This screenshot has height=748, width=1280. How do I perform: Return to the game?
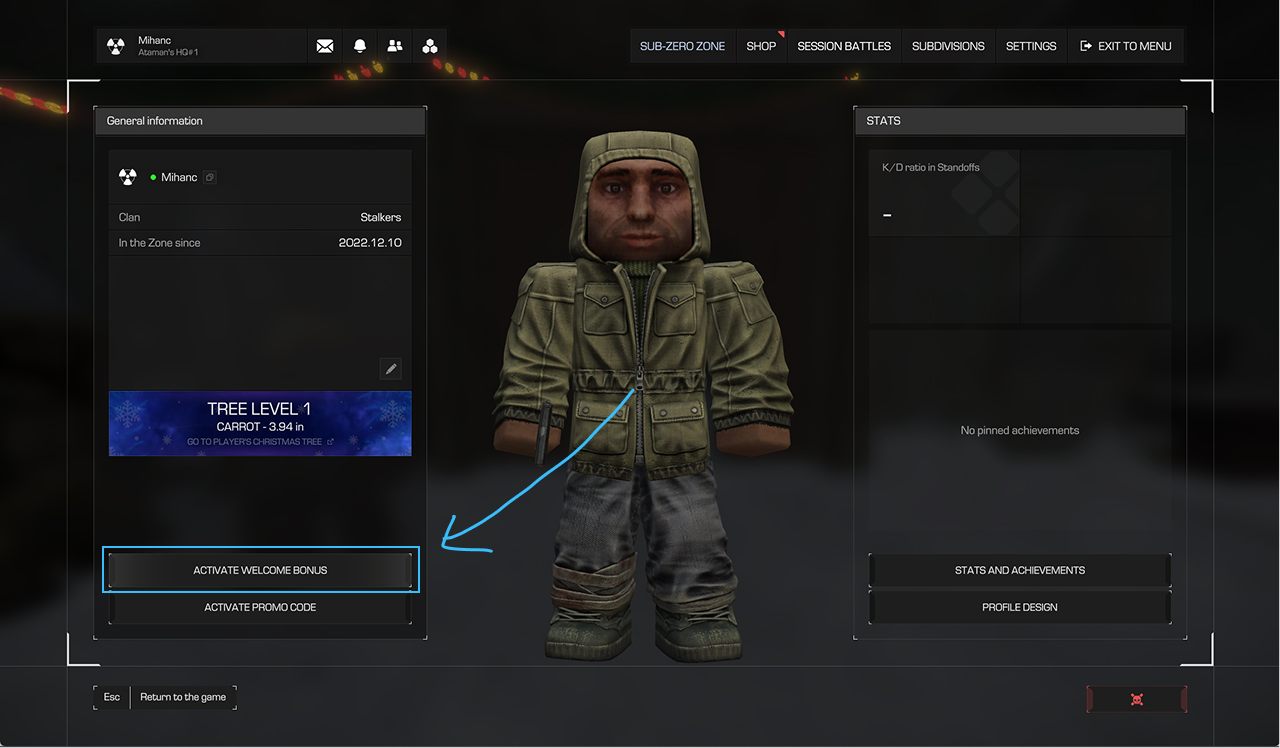pyautogui.click(x=183, y=697)
